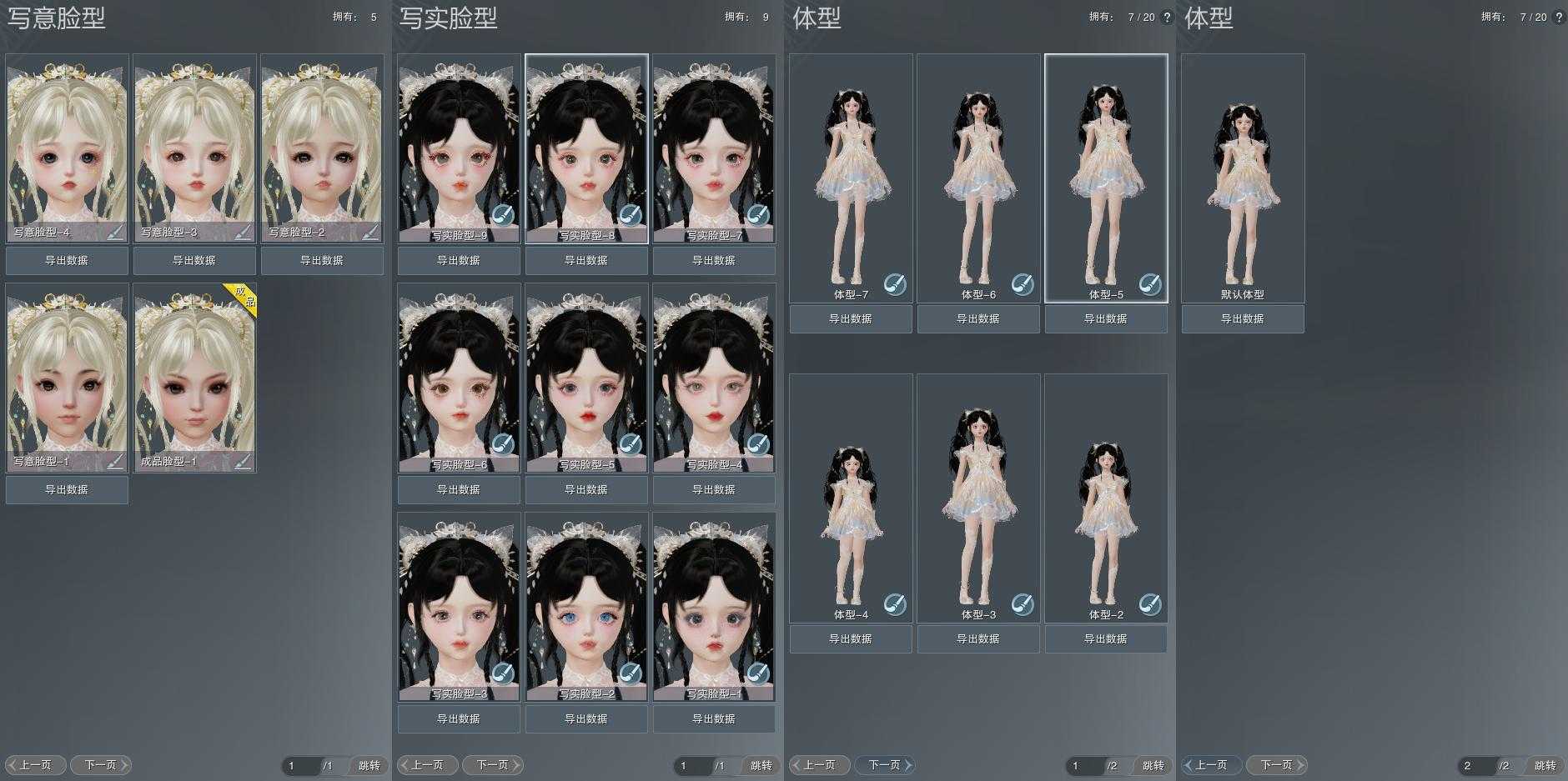This screenshot has height=781, width=1568.
Task: Select the 体型-3 body type
Action: coord(978,496)
